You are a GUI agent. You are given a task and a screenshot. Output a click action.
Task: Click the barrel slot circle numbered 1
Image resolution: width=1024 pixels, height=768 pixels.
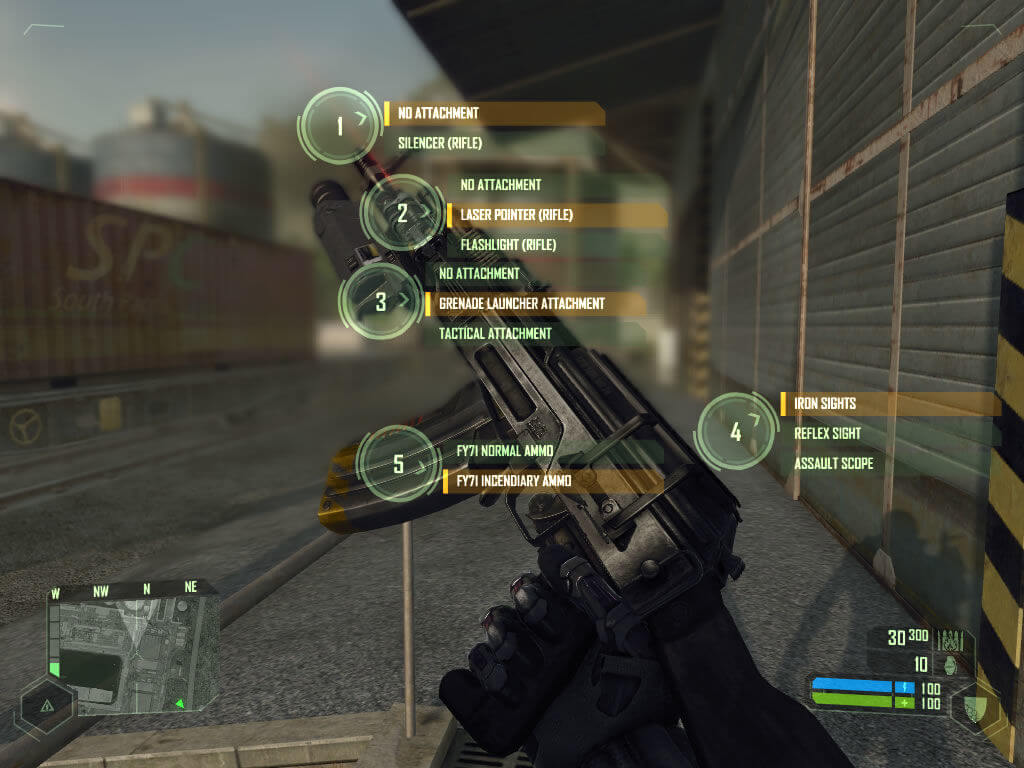click(x=340, y=126)
